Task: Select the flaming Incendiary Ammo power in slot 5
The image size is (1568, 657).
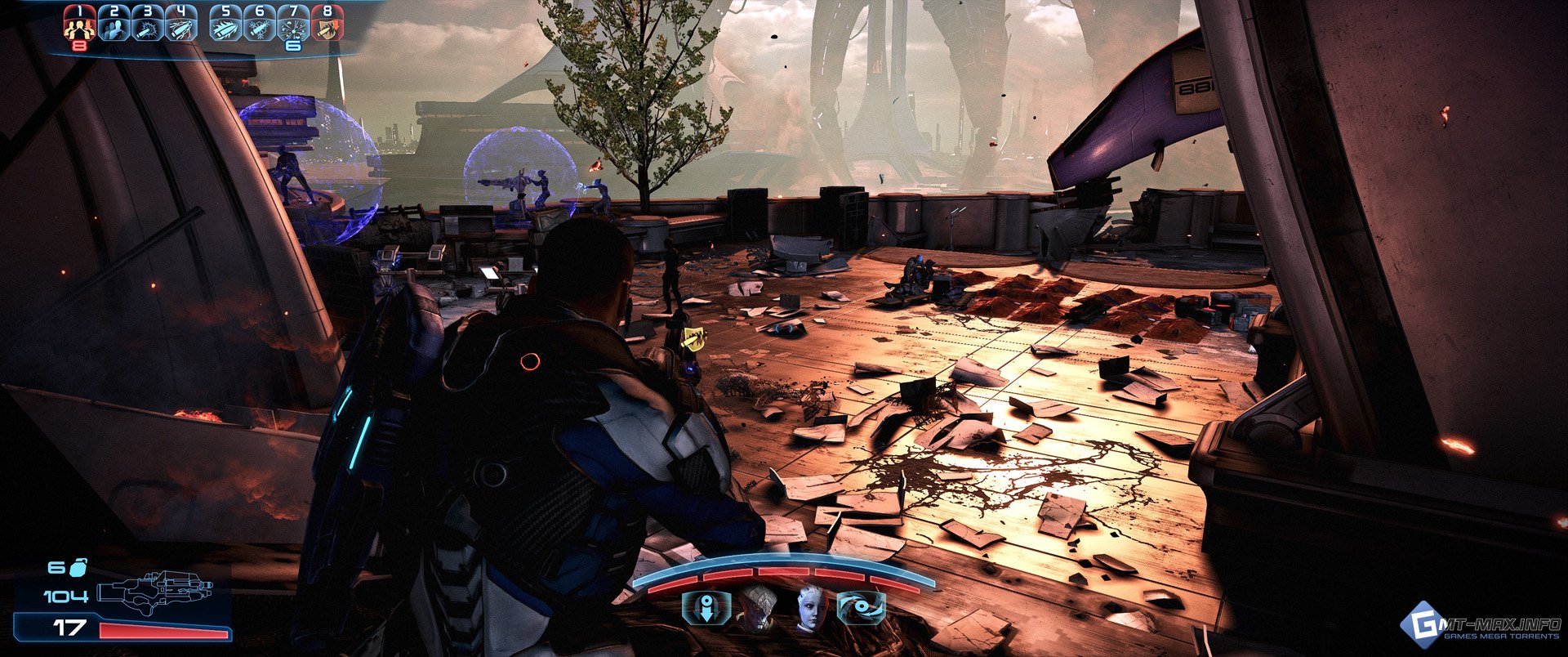Action: pos(226,25)
